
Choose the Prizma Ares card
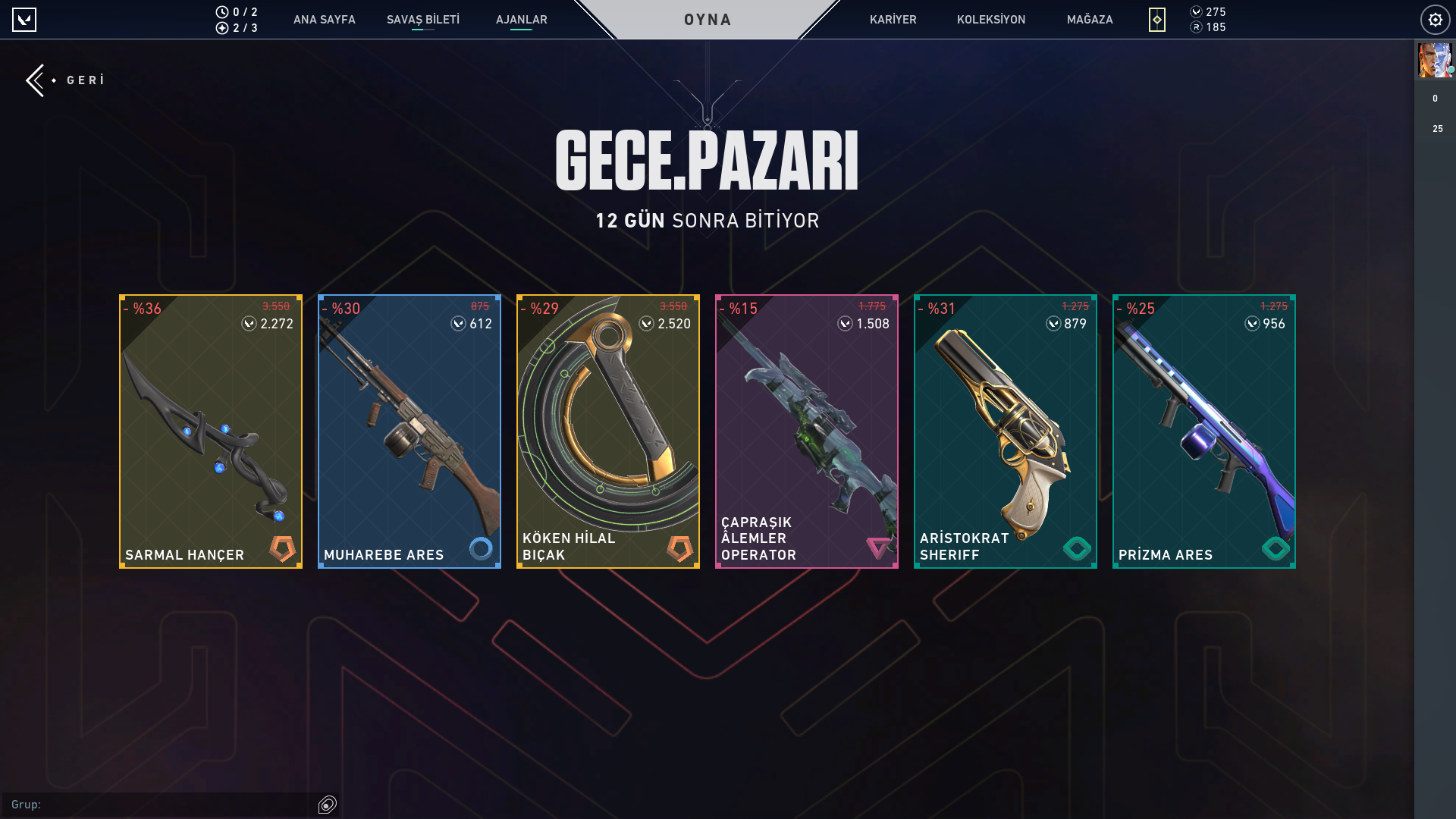click(1204, 431)
